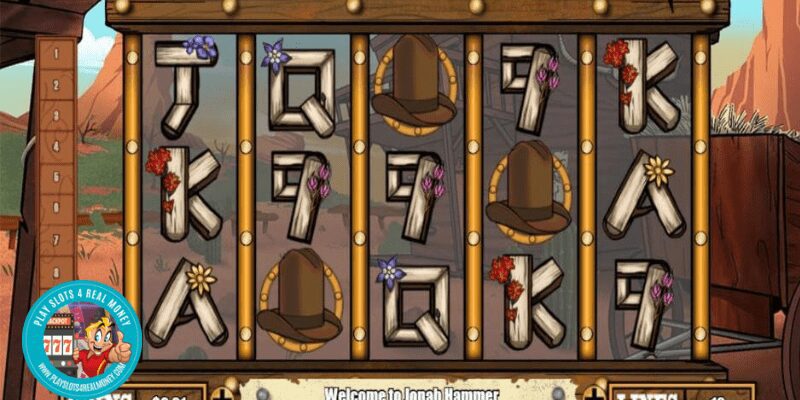Choose payline number 6

(x=57, y=209)
